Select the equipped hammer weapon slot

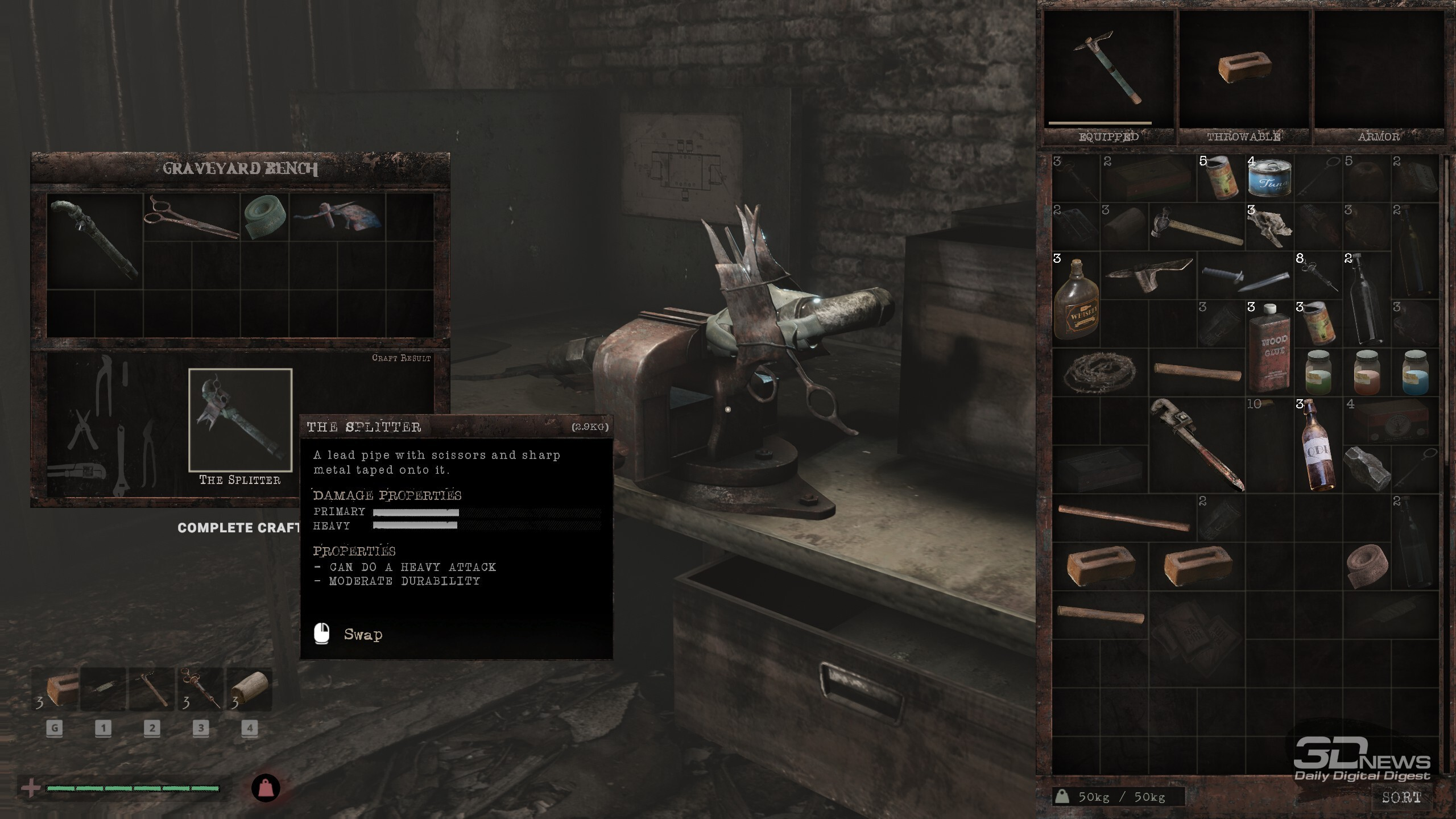tap(1108, 68)
